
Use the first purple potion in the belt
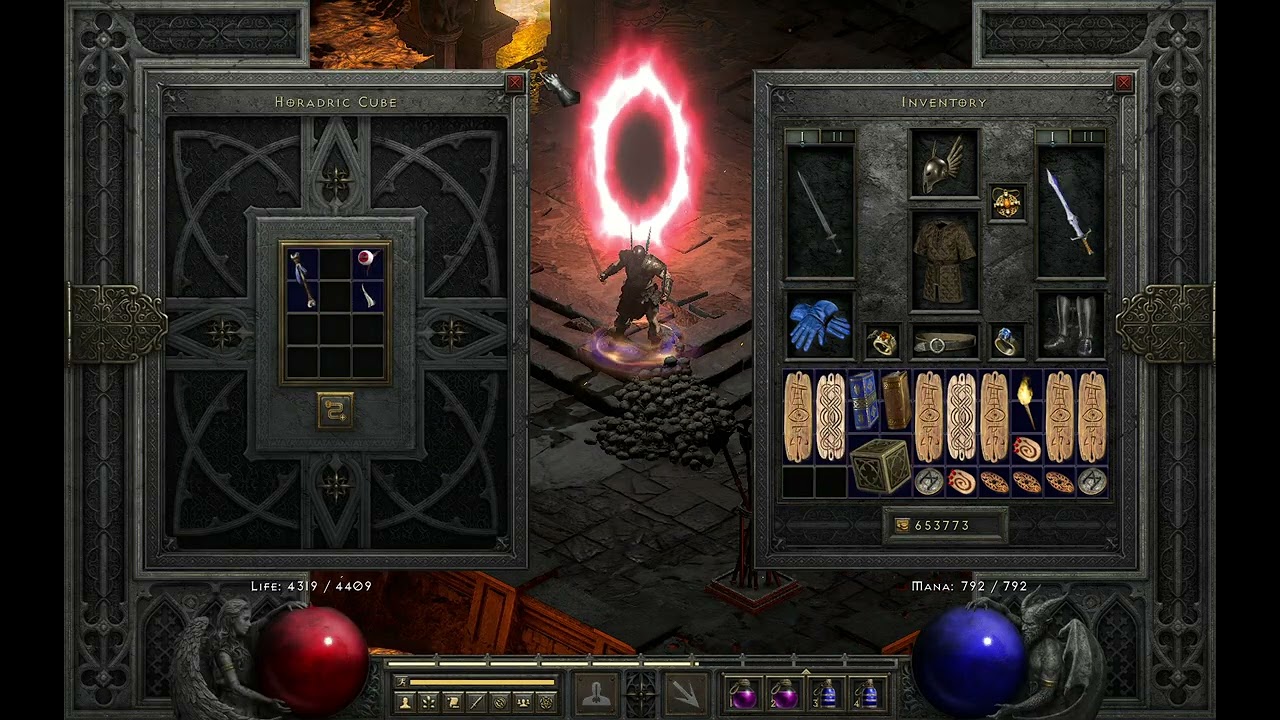coord(742,693)
